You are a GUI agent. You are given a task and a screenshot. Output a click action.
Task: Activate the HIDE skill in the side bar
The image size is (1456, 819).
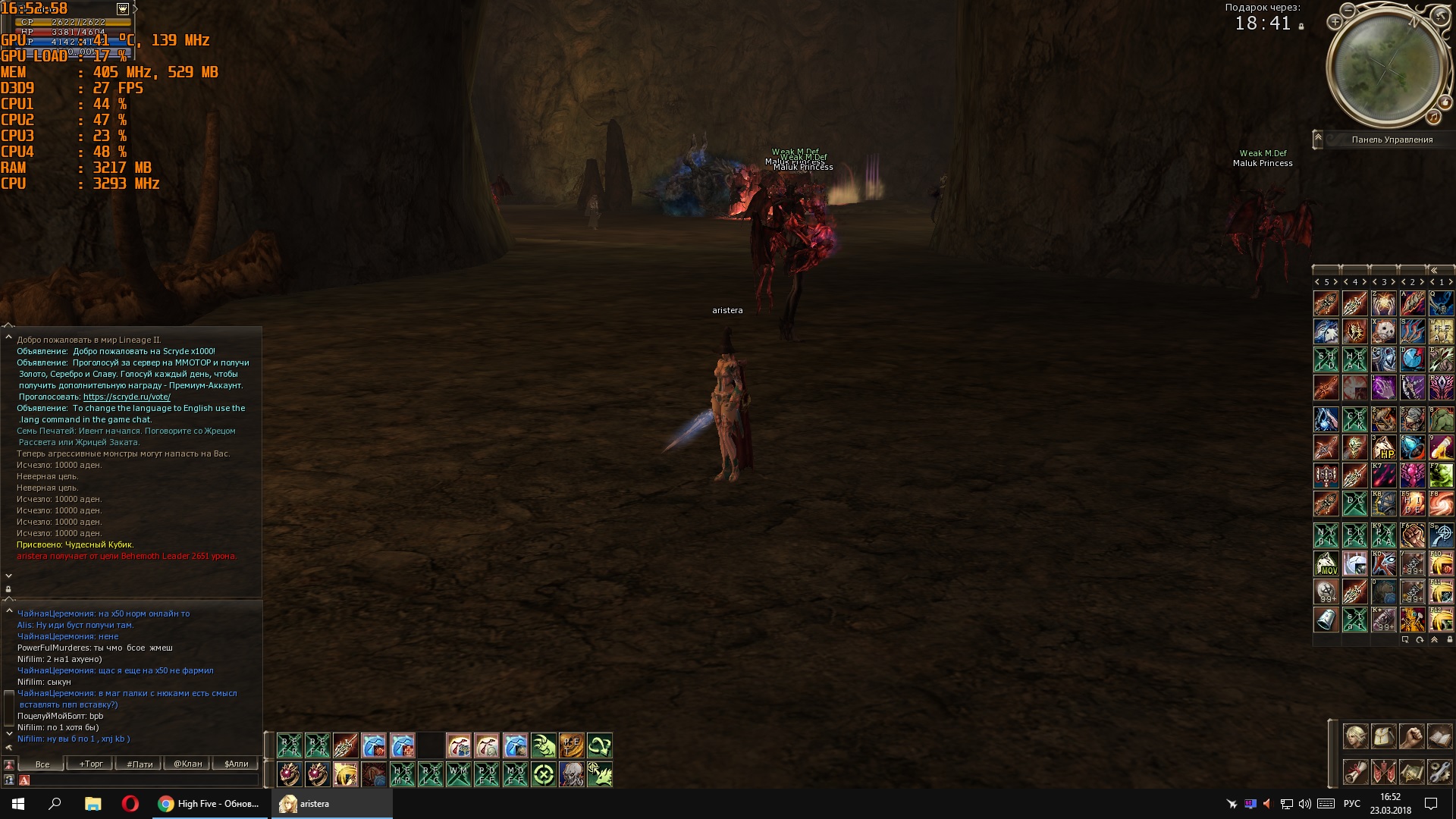pyautogui.click(x=1412, y=504)
